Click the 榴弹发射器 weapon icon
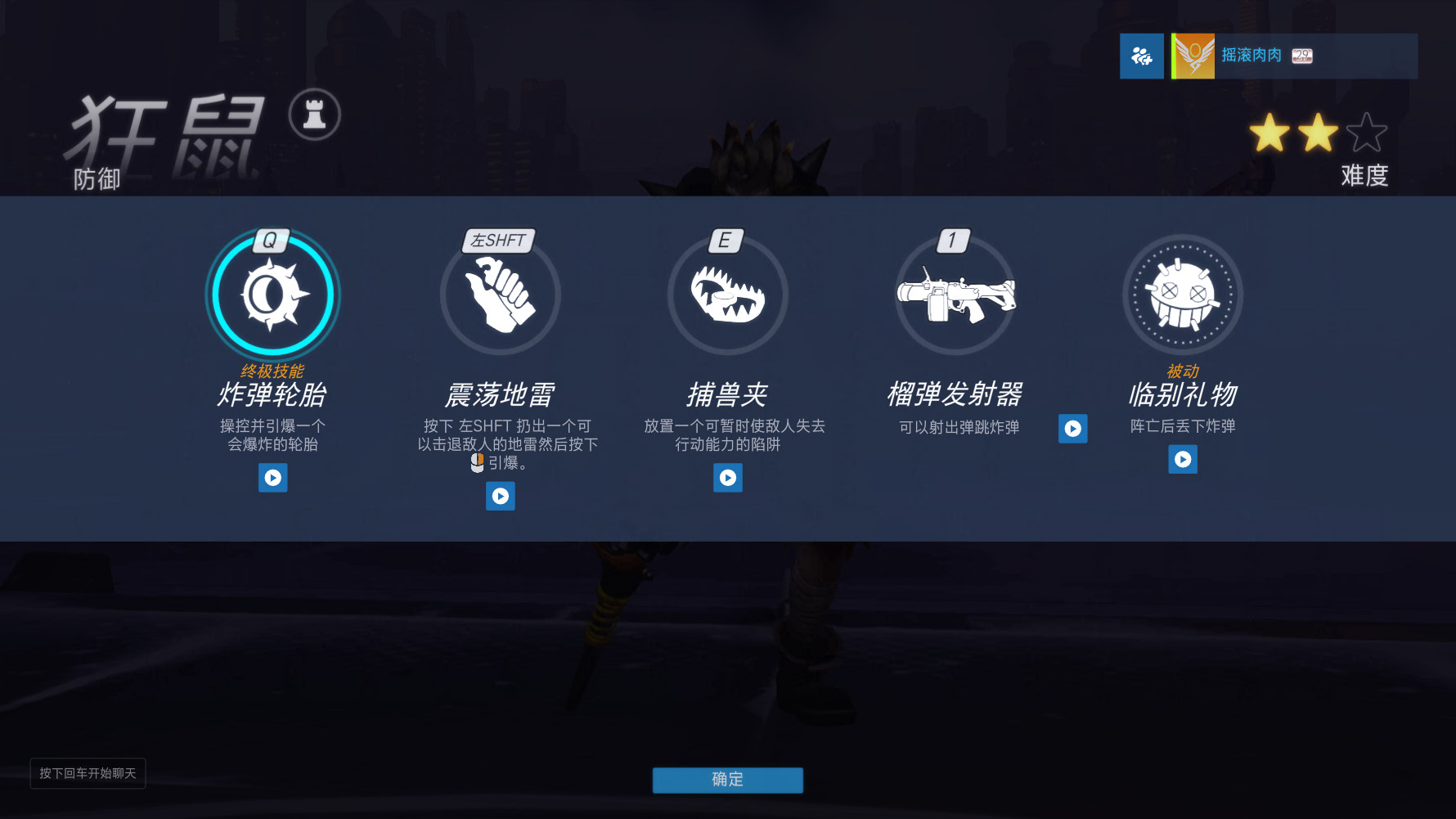 pyautogui.click(x=955, y=295)
